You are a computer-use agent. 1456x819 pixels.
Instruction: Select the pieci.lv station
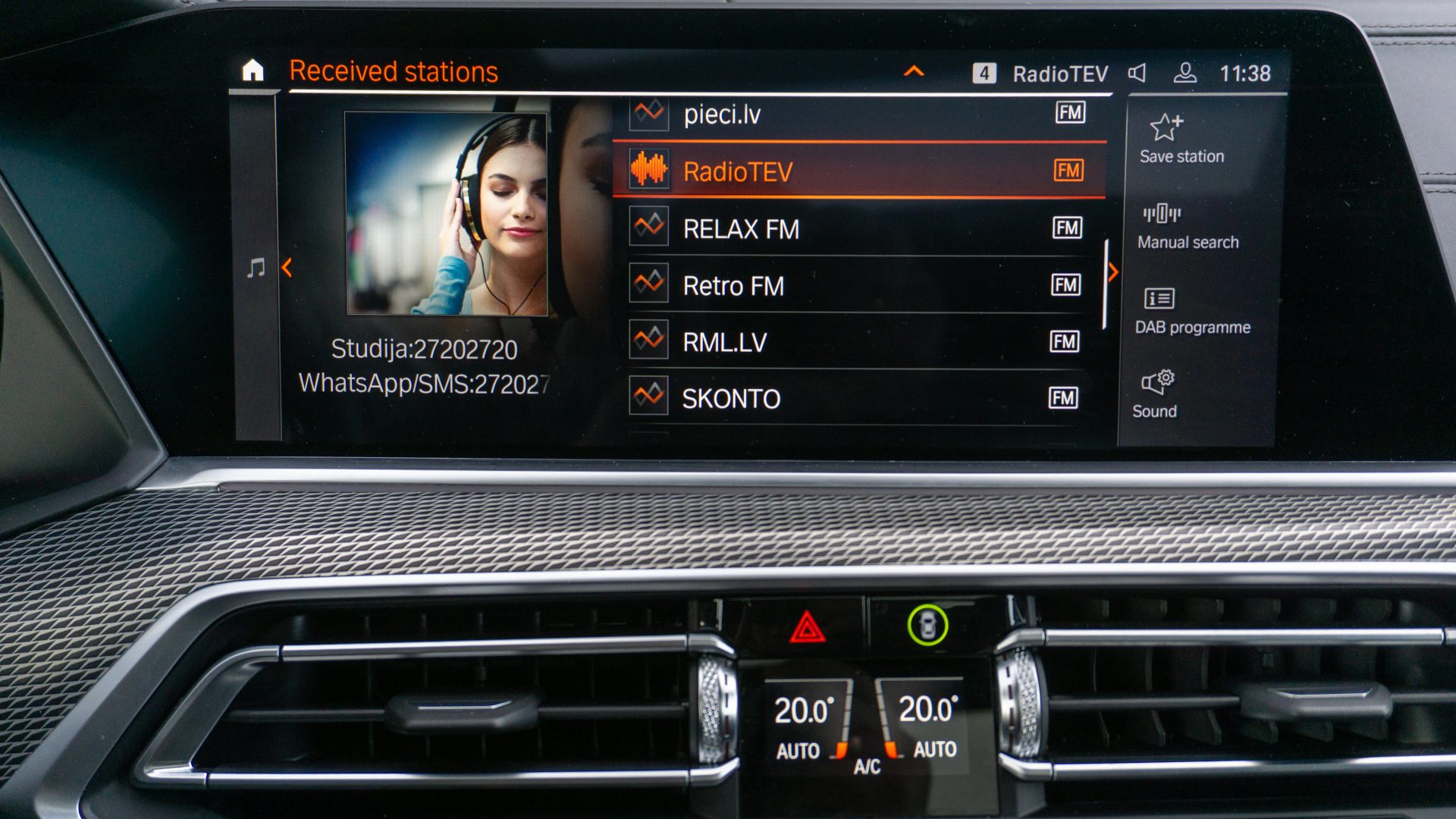point(858,115)
